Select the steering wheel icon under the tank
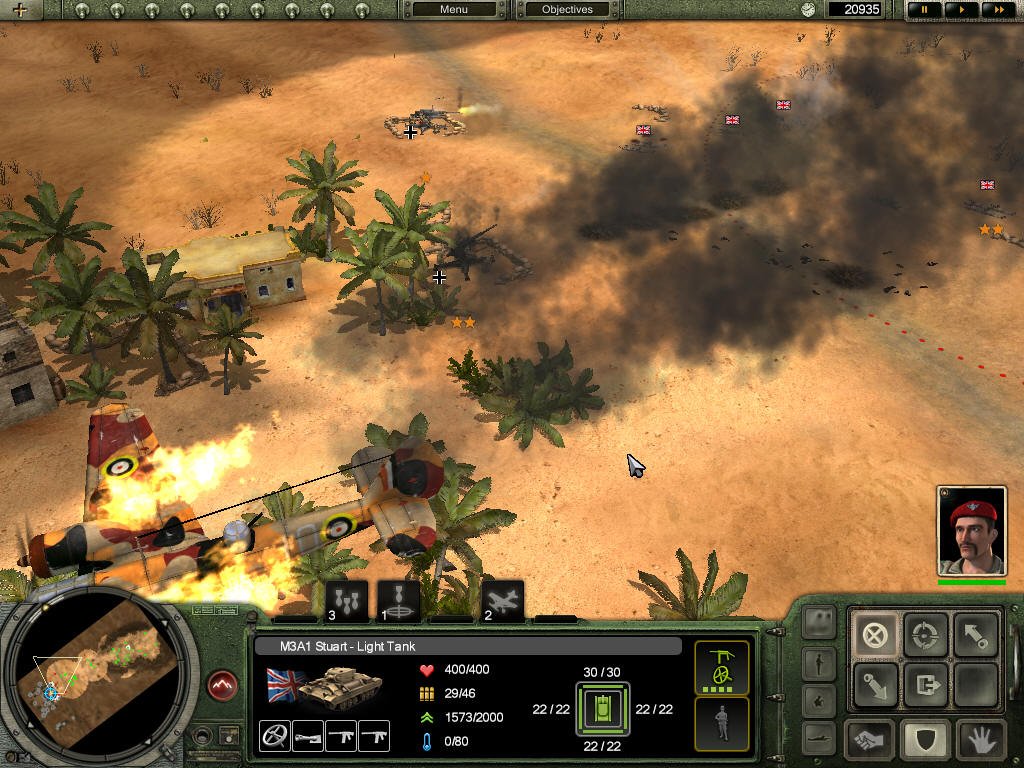Image resolution: width=1024 pixels, height=768 pixels. (x=274, y=736)
